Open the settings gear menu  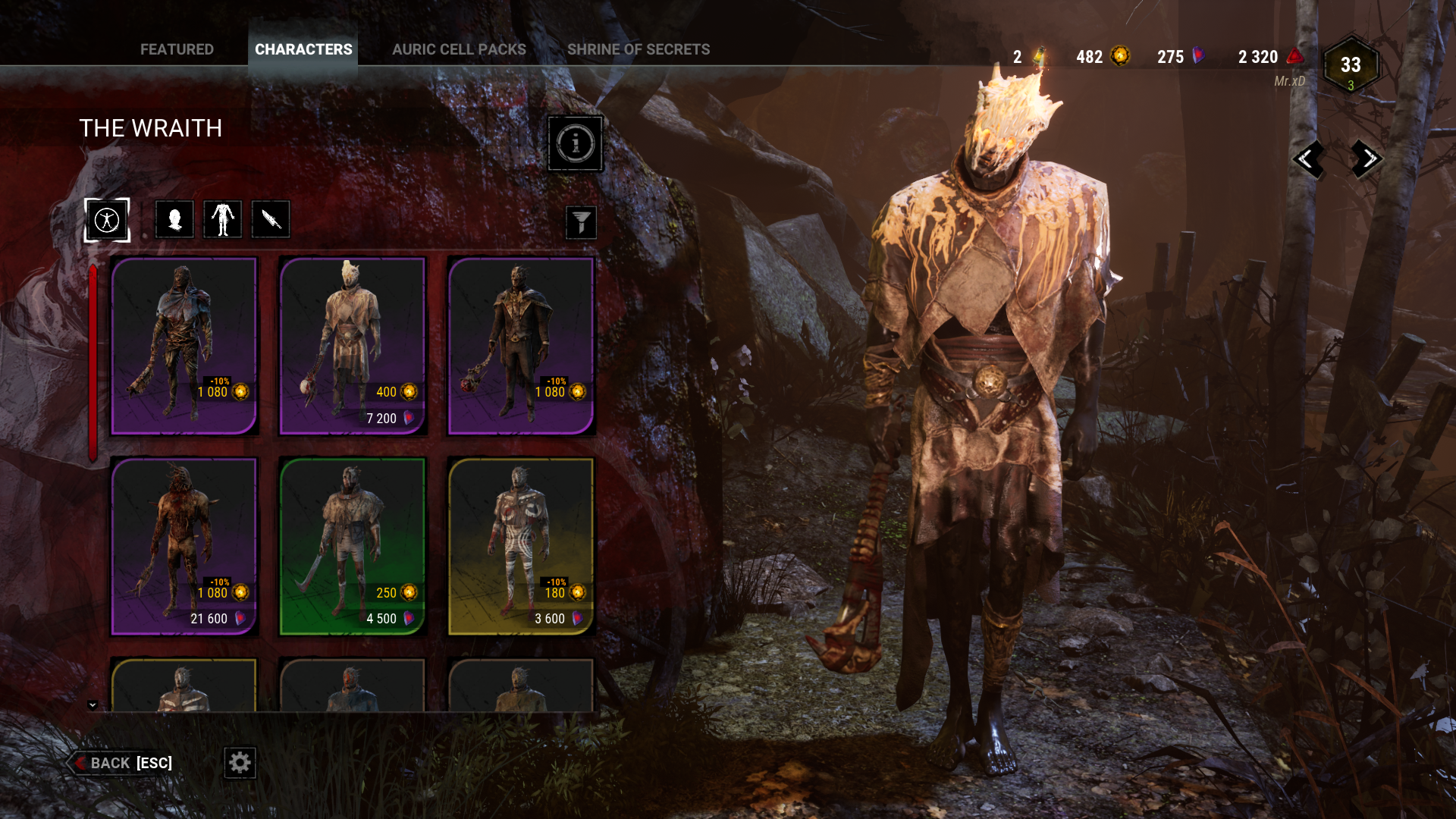pyautogui.click(x=240, y=764)
